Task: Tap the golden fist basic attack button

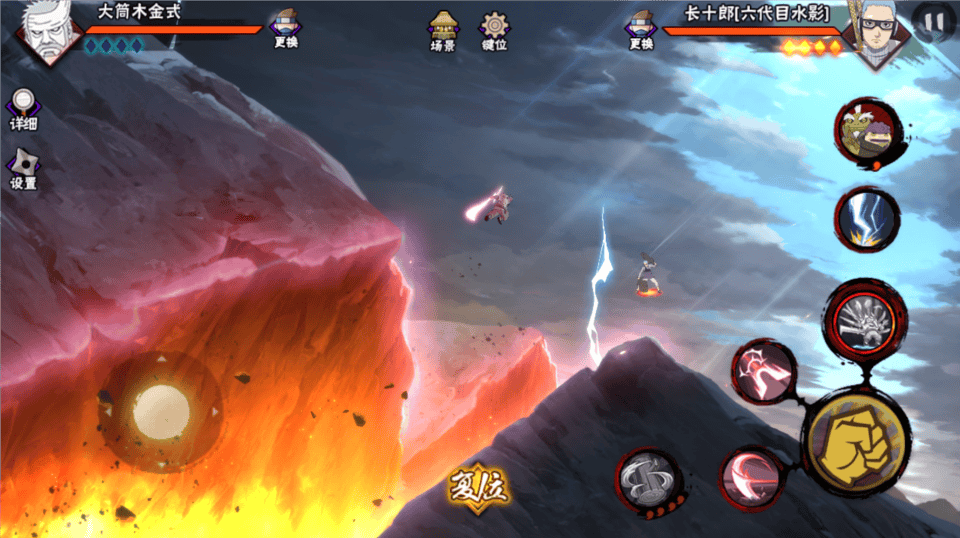Action: click(x=855, y=440)
